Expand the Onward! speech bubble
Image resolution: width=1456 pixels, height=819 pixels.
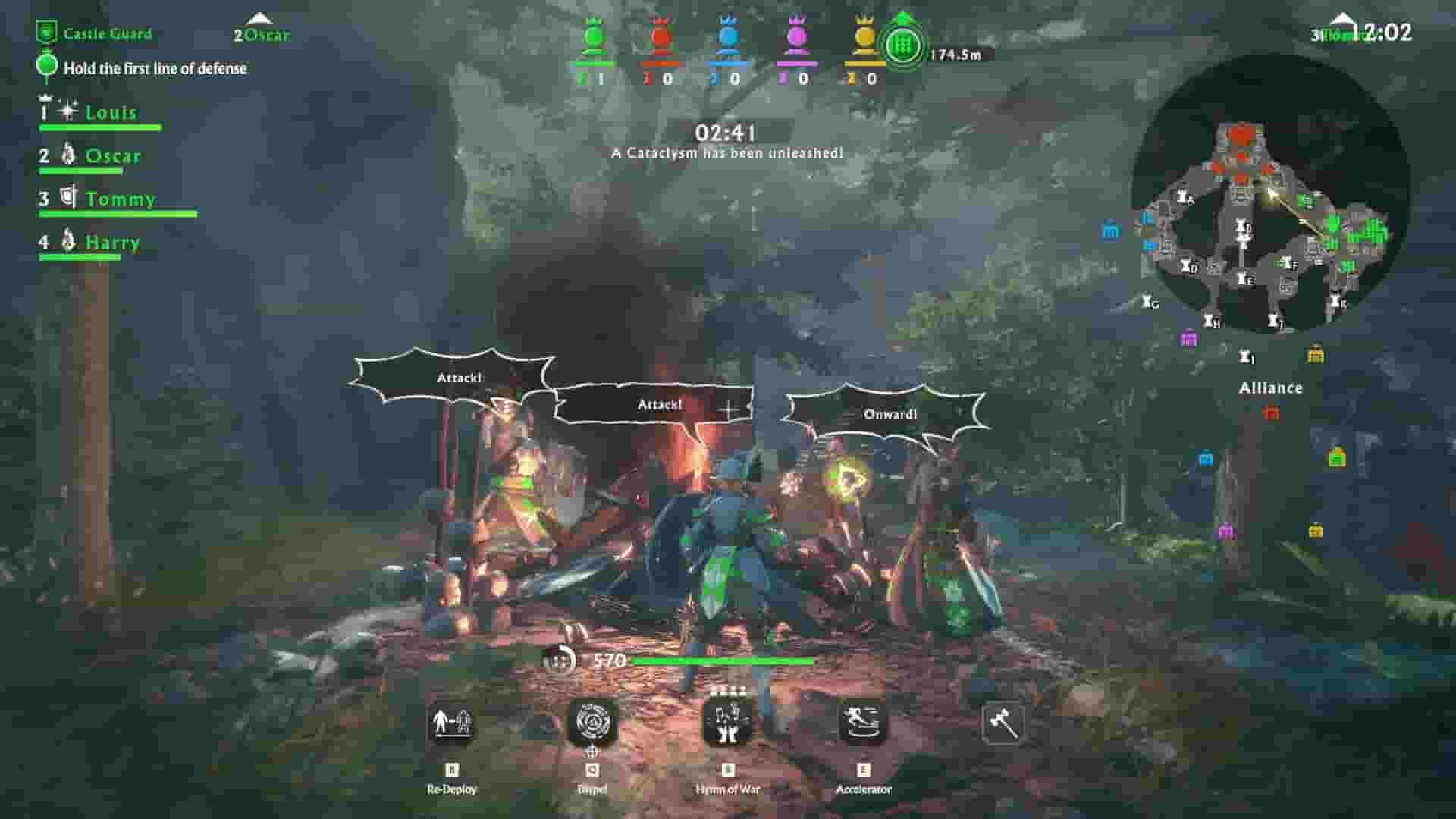pos(891,414)
